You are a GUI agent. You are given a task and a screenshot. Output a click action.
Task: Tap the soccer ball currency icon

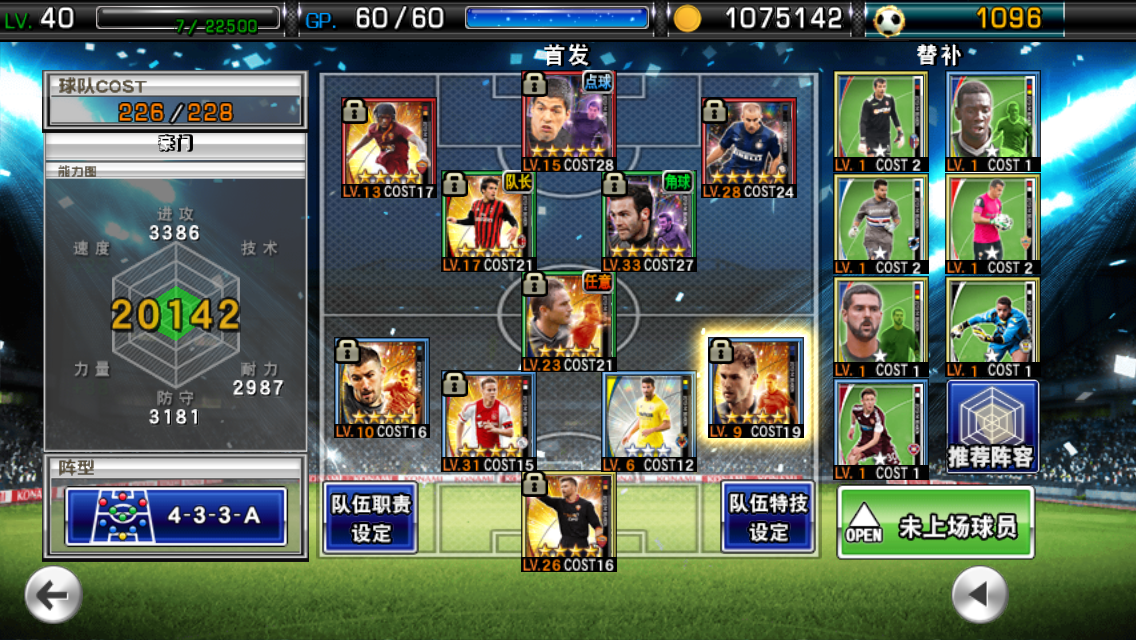(x=889, y=19)
